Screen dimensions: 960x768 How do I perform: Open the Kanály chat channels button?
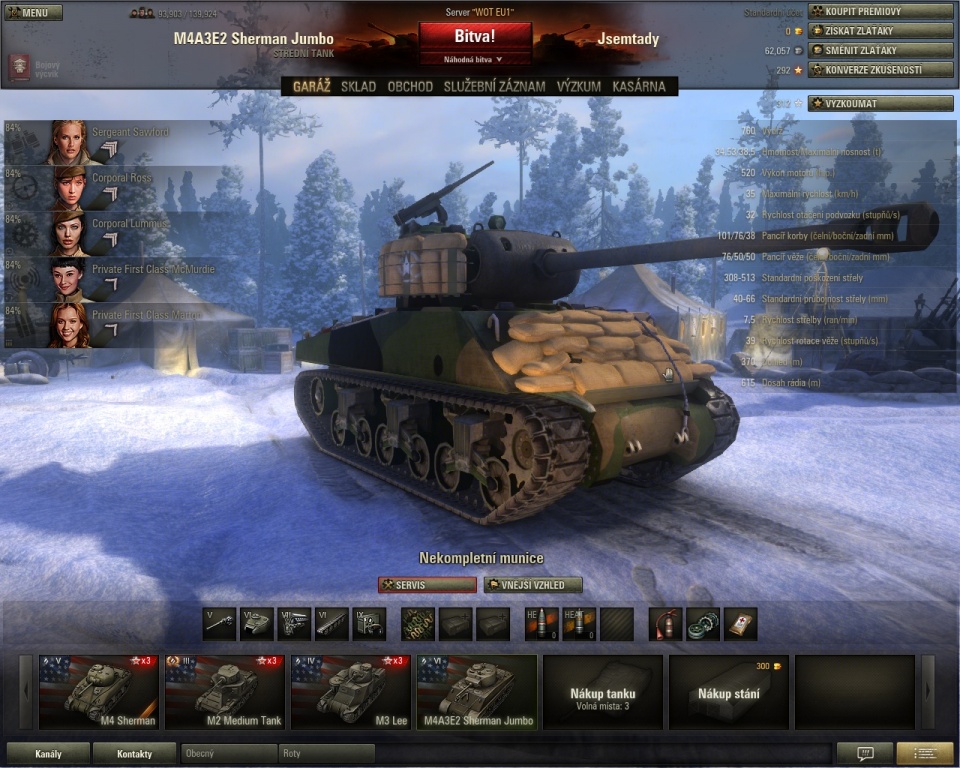(48, 753)
